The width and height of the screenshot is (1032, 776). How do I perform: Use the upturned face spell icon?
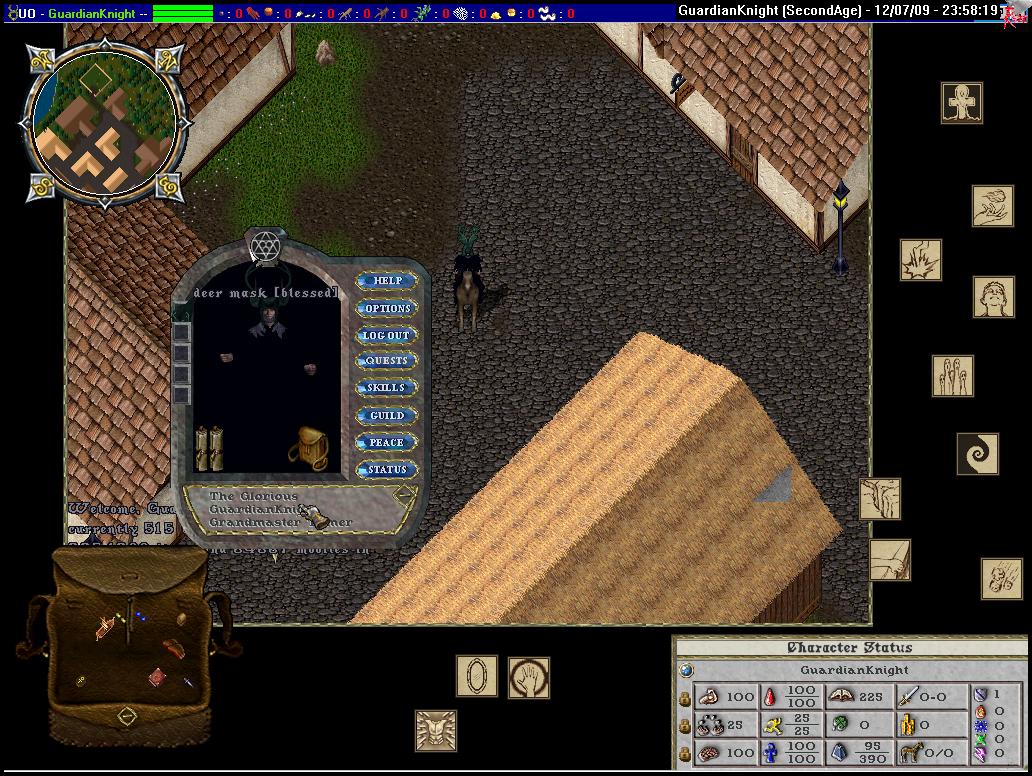[x=993, y=297]
